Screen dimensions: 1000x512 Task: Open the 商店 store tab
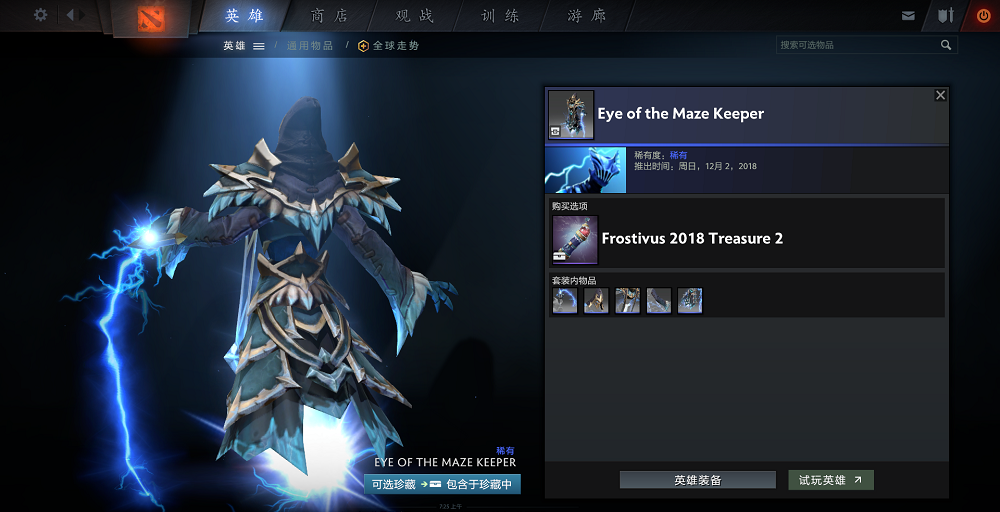(330, 16)
